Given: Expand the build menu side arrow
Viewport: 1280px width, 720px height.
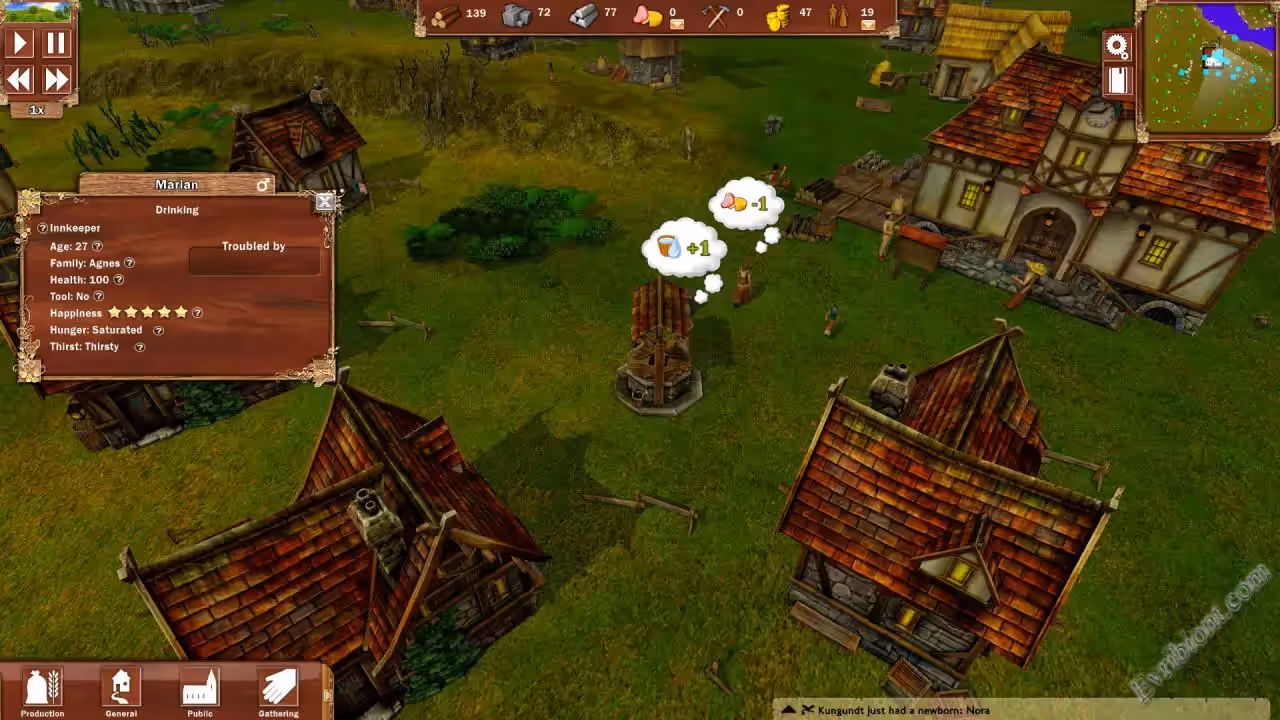Looking at the screenshot, I should point(327,694).
